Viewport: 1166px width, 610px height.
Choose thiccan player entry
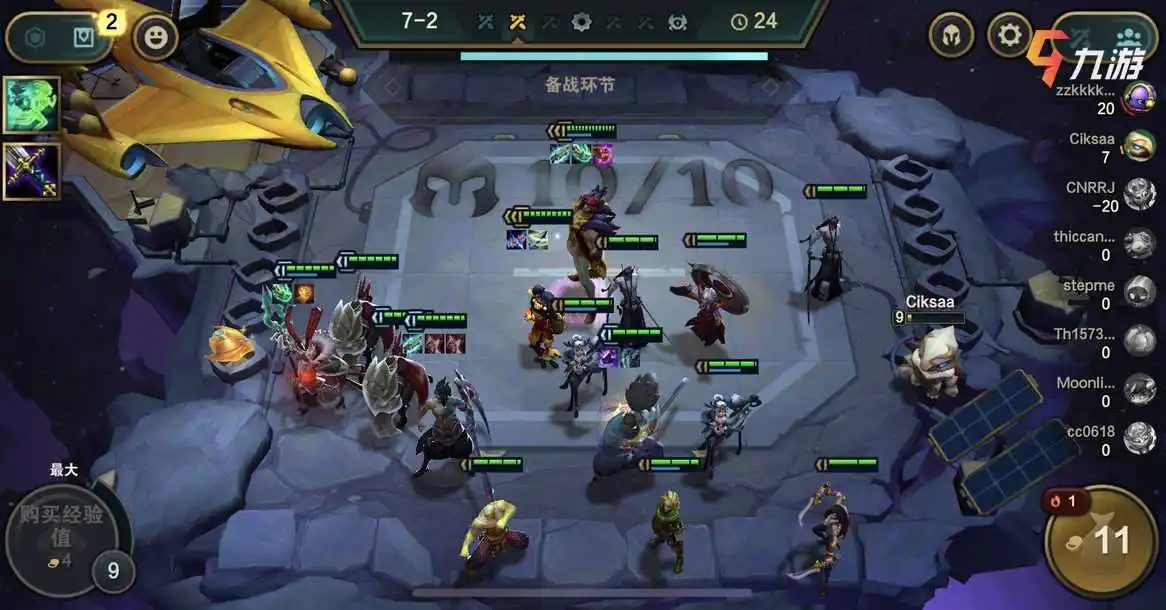(1139, 243)
